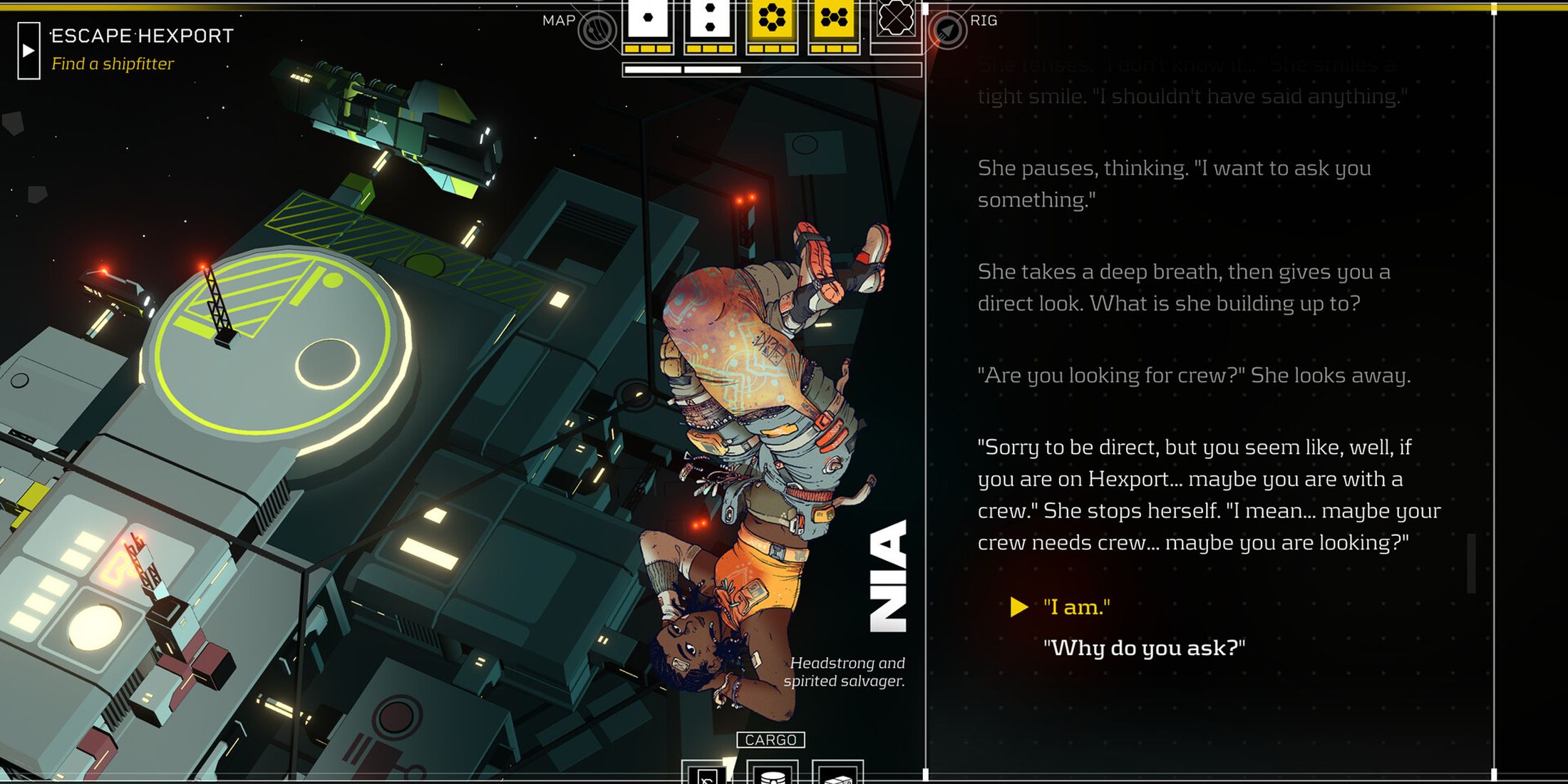1568x784 pixels.
Task: Open the Map screen icon
Action: 597,30
